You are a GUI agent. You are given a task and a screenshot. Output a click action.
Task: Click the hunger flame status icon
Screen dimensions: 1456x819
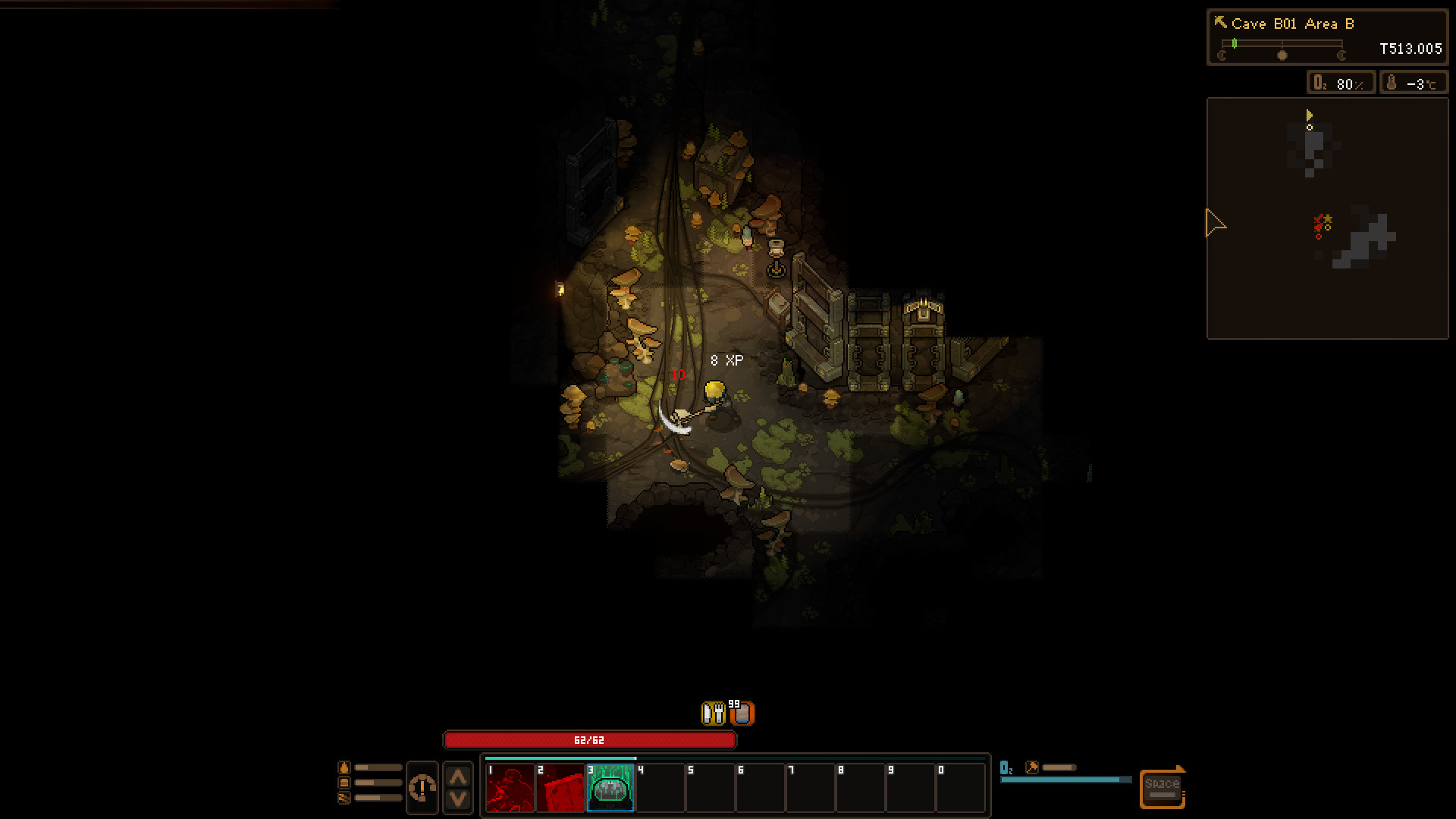point(344,768)
